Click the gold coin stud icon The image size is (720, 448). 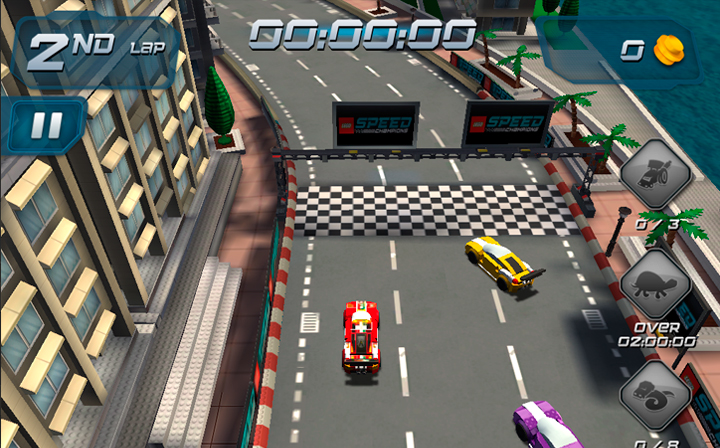[668, 48]
